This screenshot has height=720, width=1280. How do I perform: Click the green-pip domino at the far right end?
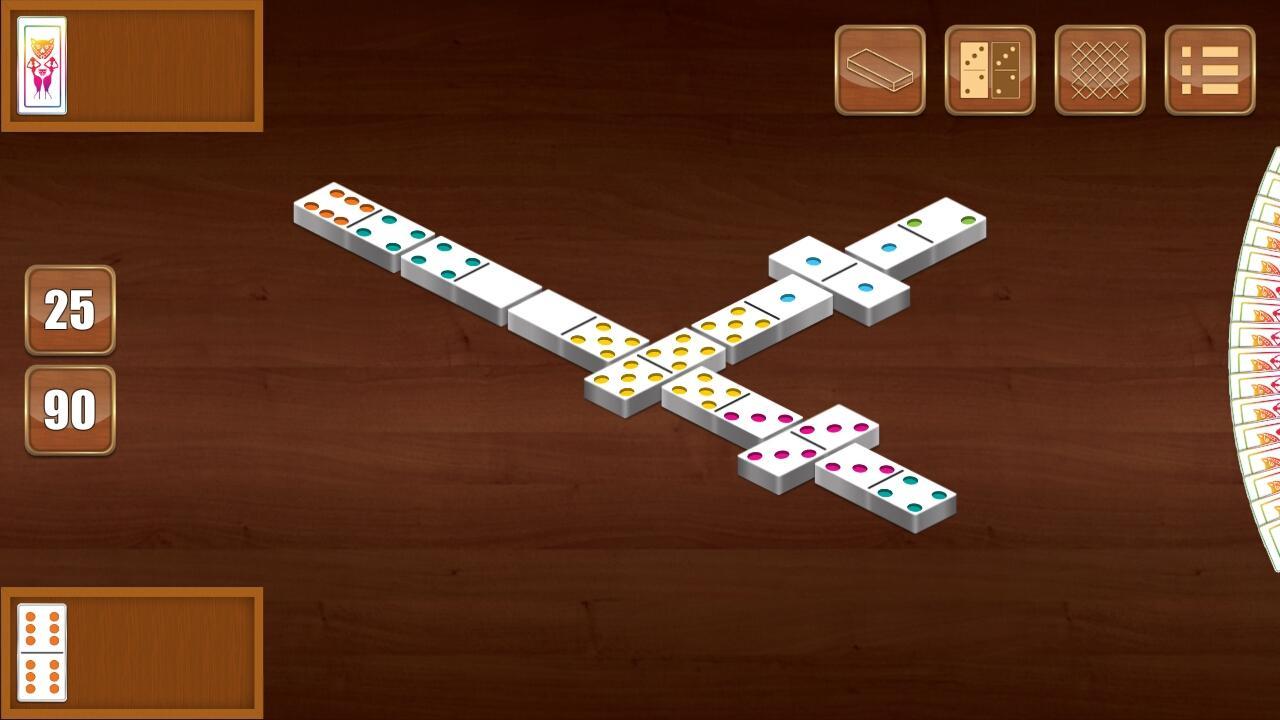pos(915,232)
